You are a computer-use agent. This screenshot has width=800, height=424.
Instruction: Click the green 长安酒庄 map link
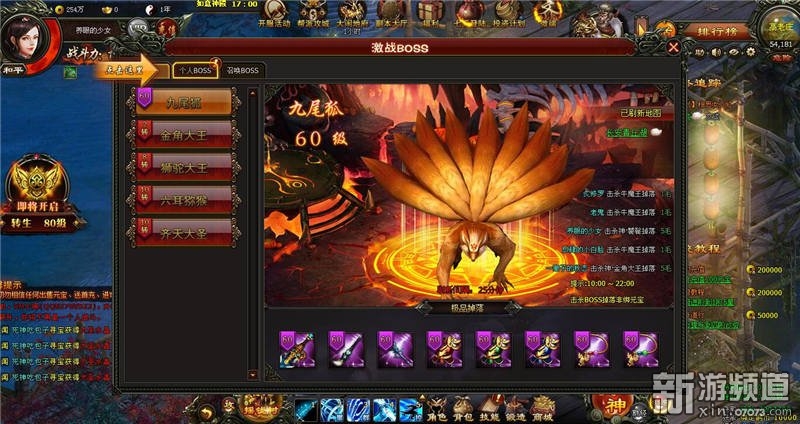pos(628,132)
